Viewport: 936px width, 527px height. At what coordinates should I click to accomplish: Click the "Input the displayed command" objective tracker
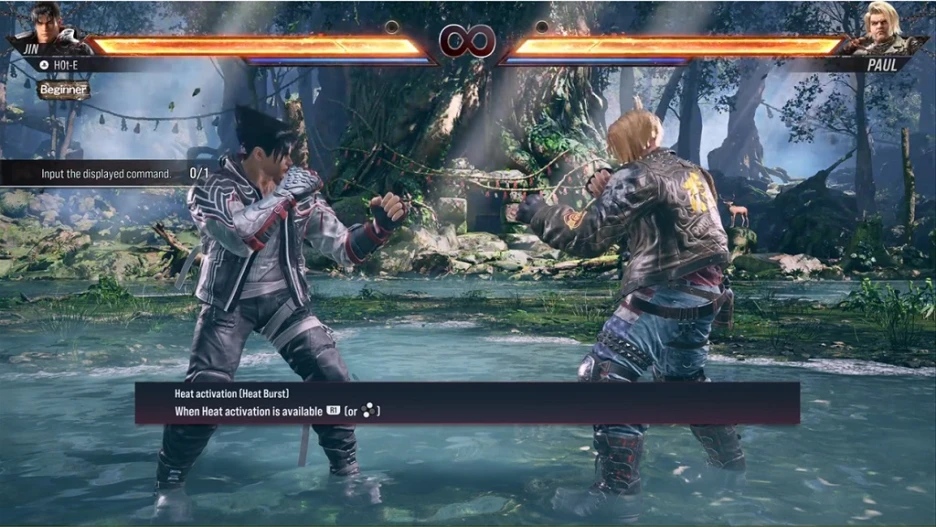[x=110, y=173]
